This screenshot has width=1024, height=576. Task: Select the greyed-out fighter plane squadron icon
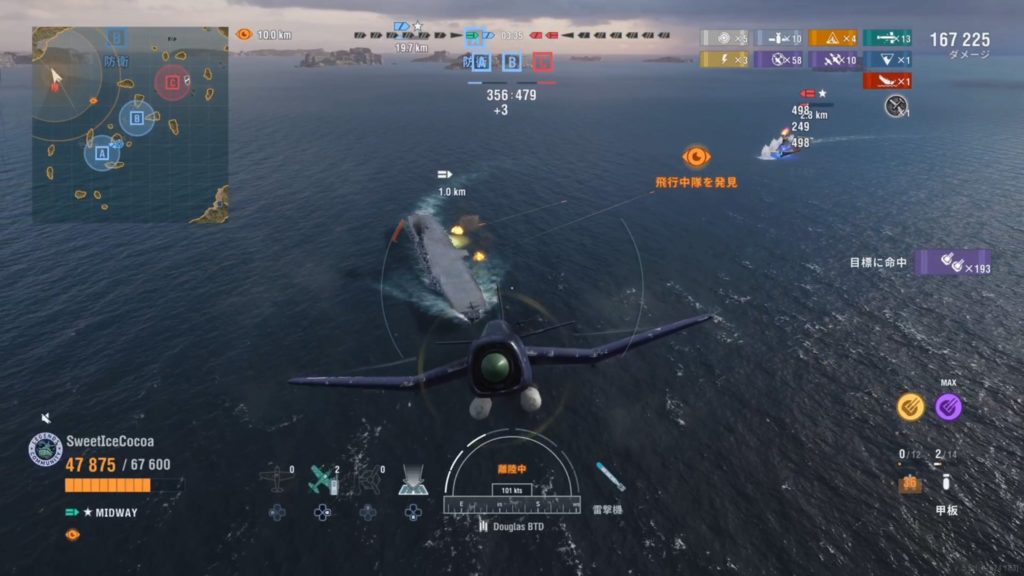(276, 481)
